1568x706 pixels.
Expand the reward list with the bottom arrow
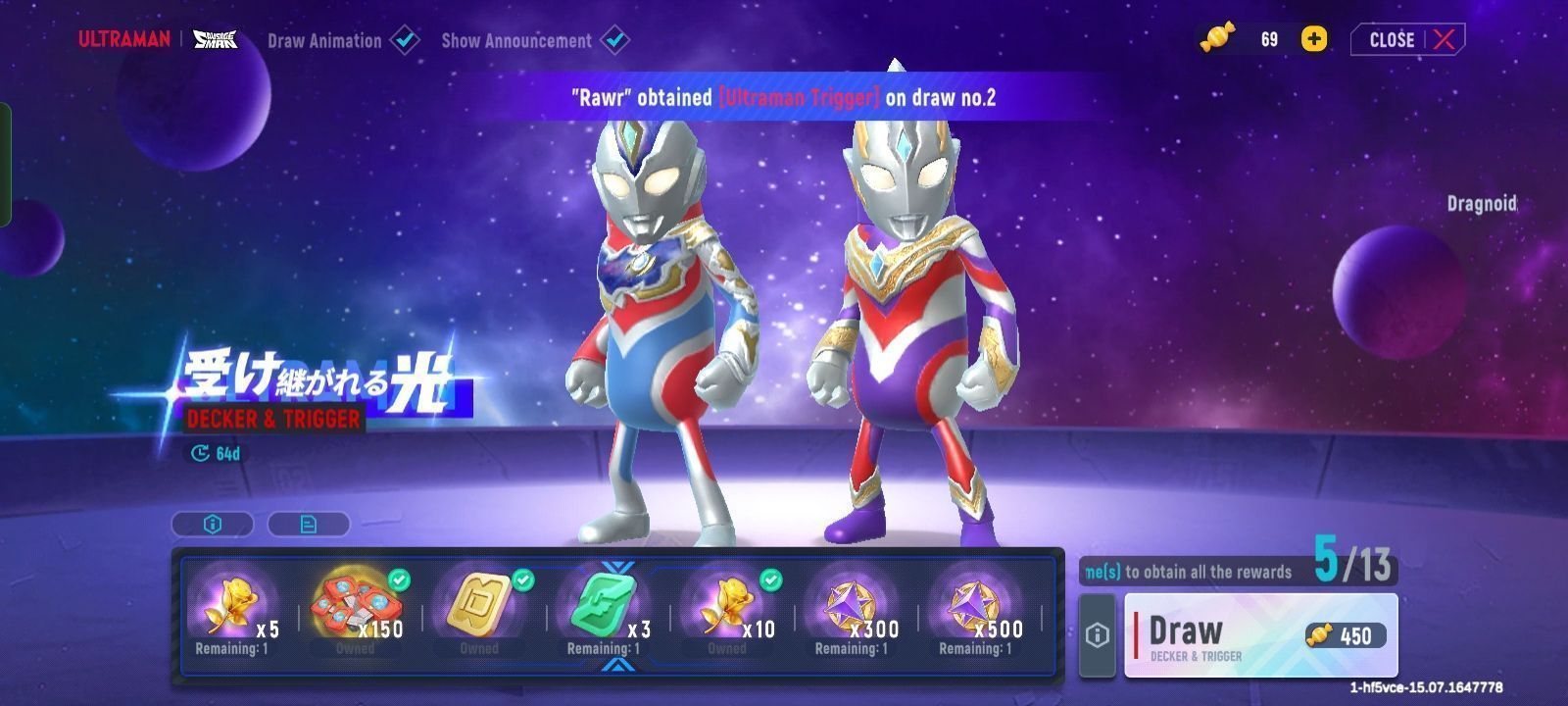(x=617, y=666)
